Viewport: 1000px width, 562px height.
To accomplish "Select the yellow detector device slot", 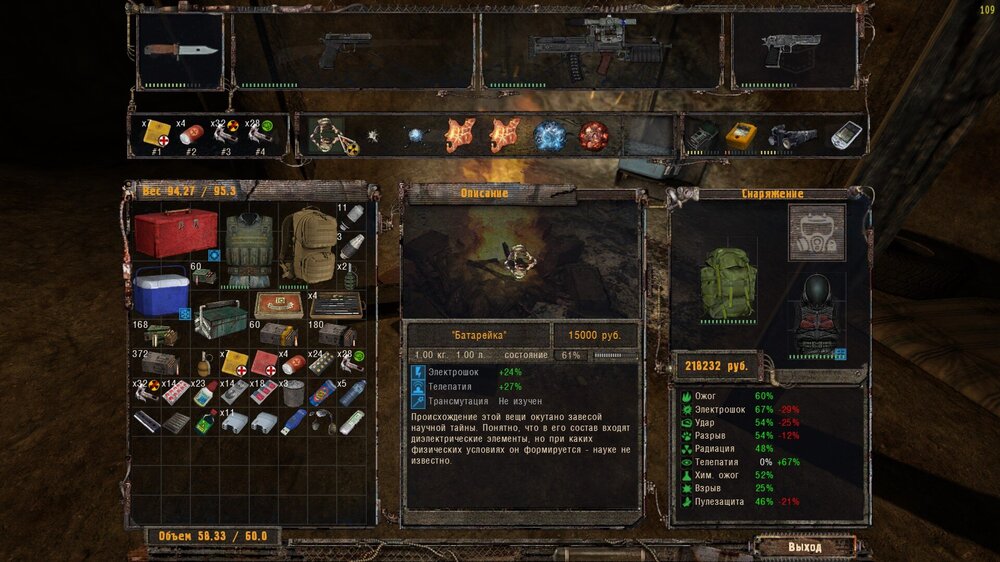I will (x=742, y=136).
